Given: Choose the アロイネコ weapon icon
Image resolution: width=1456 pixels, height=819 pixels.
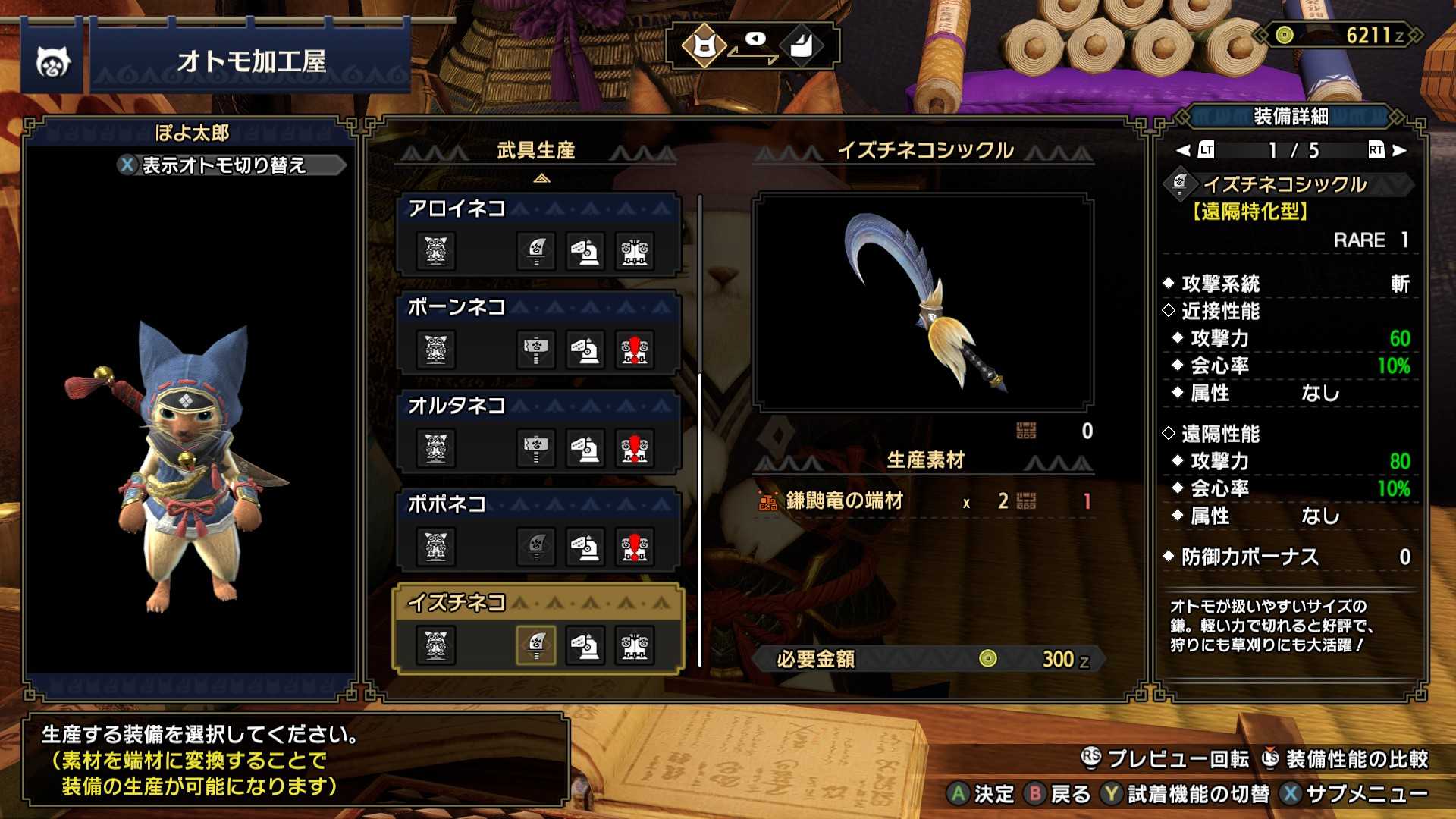Looking at the screenshot, I should (536, 252).
